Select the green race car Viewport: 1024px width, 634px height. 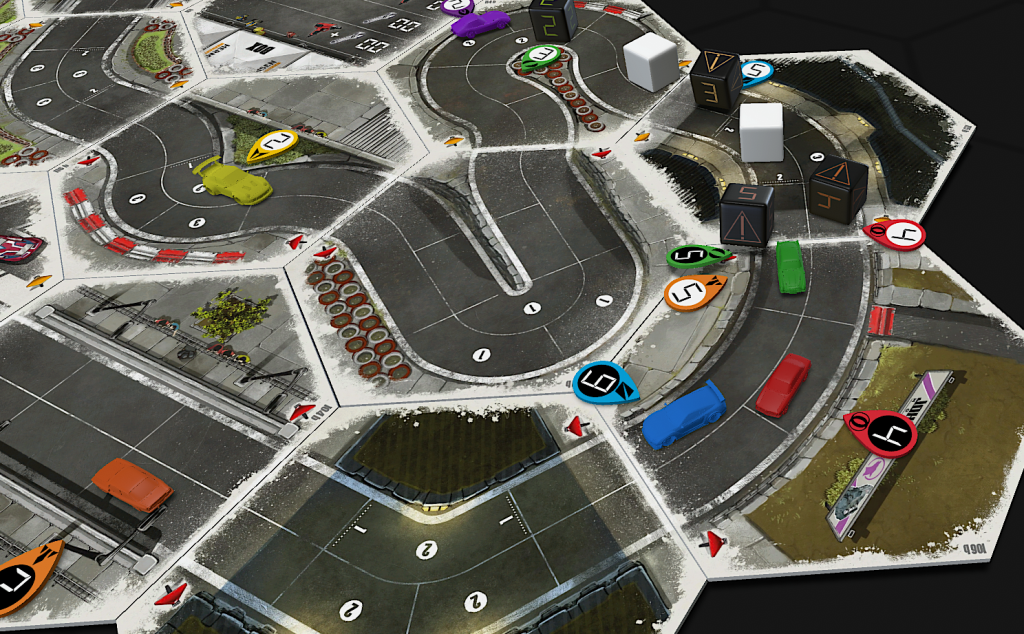791,267
